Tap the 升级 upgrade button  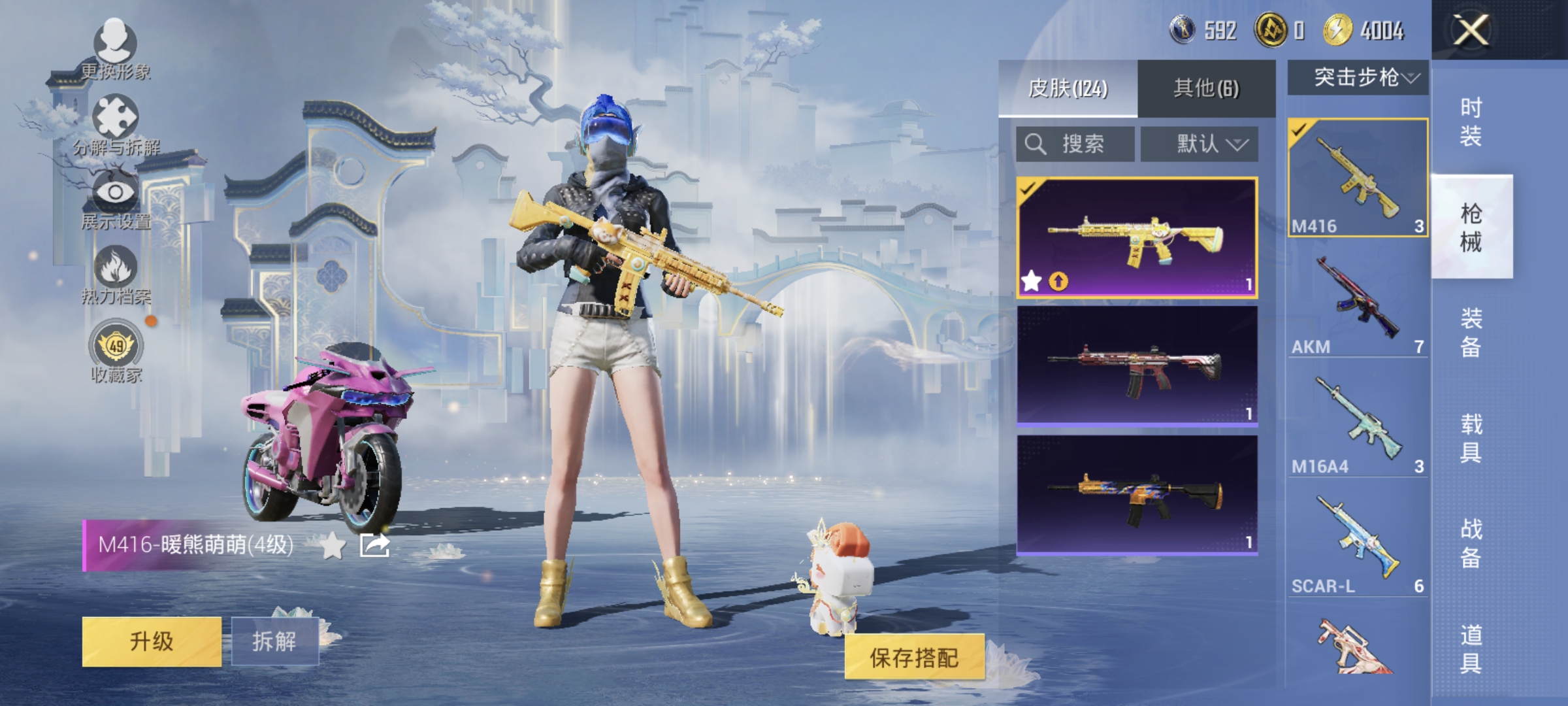152,641
